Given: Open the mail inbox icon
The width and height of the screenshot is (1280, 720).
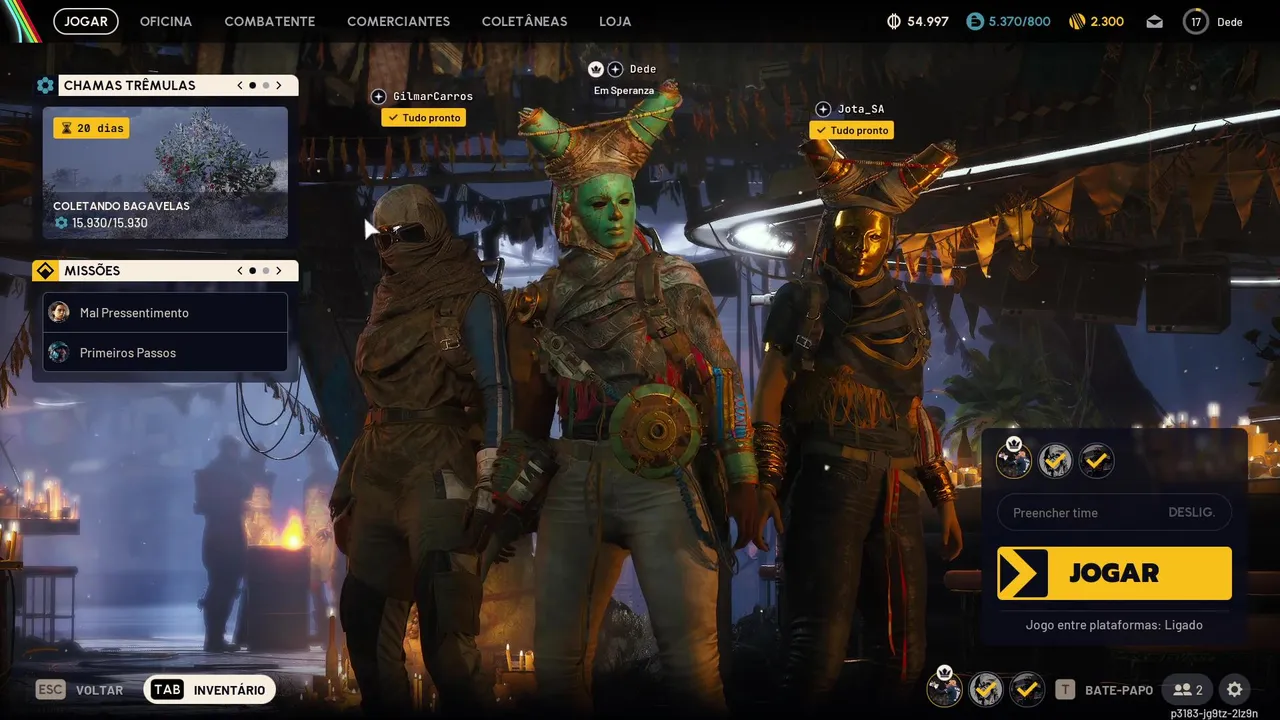Looking at the screenshot, I should click(x=1155, y=21).
